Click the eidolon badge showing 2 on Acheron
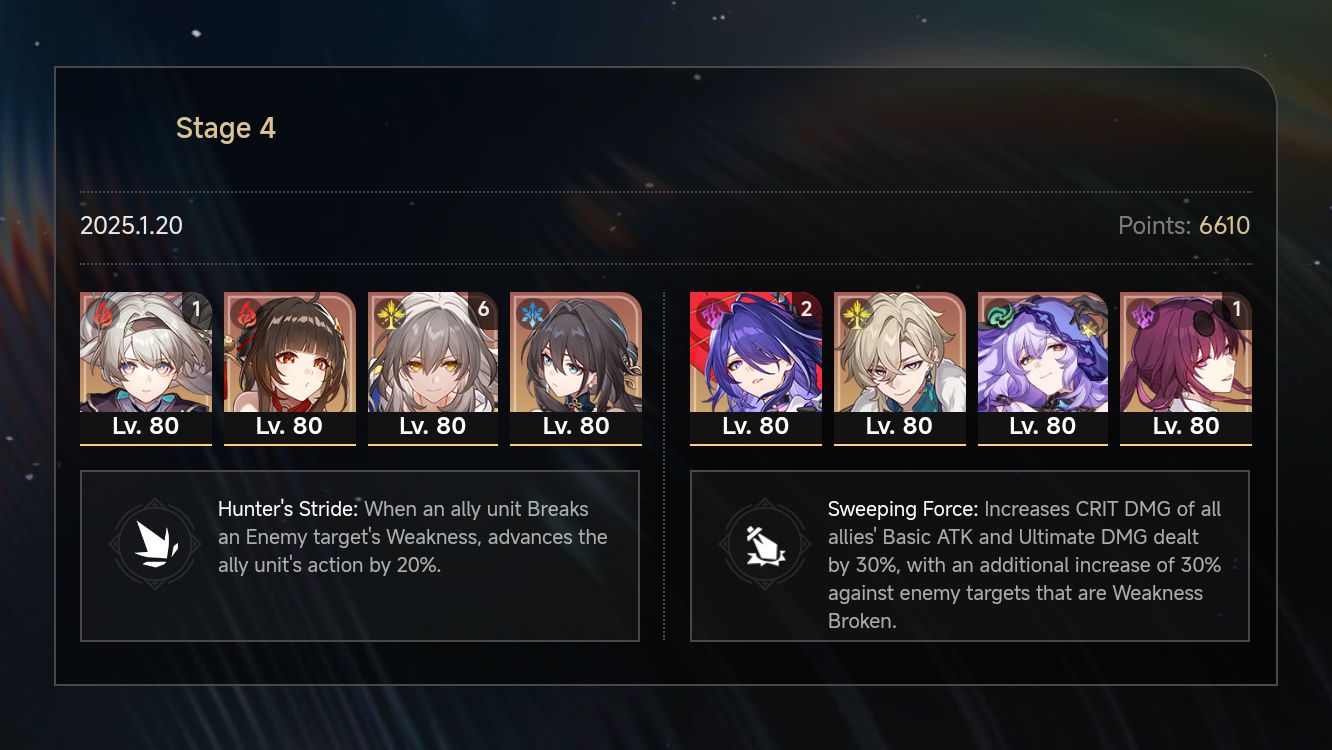This screenshot has height=750, width=1332. coord(808,311)
